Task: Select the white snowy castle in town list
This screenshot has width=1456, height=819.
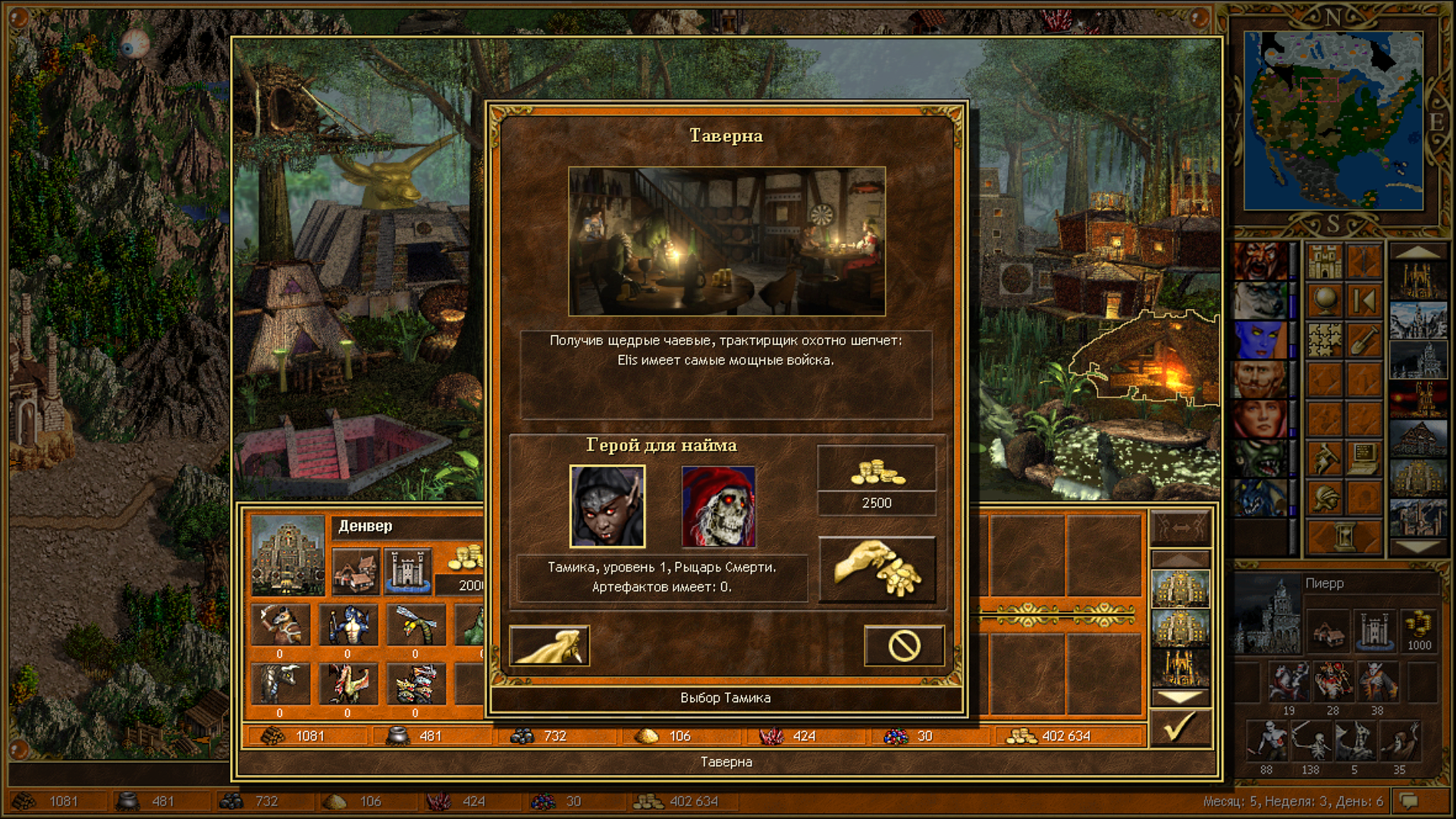Action: pyautogui.click(x=1417, y=320)
